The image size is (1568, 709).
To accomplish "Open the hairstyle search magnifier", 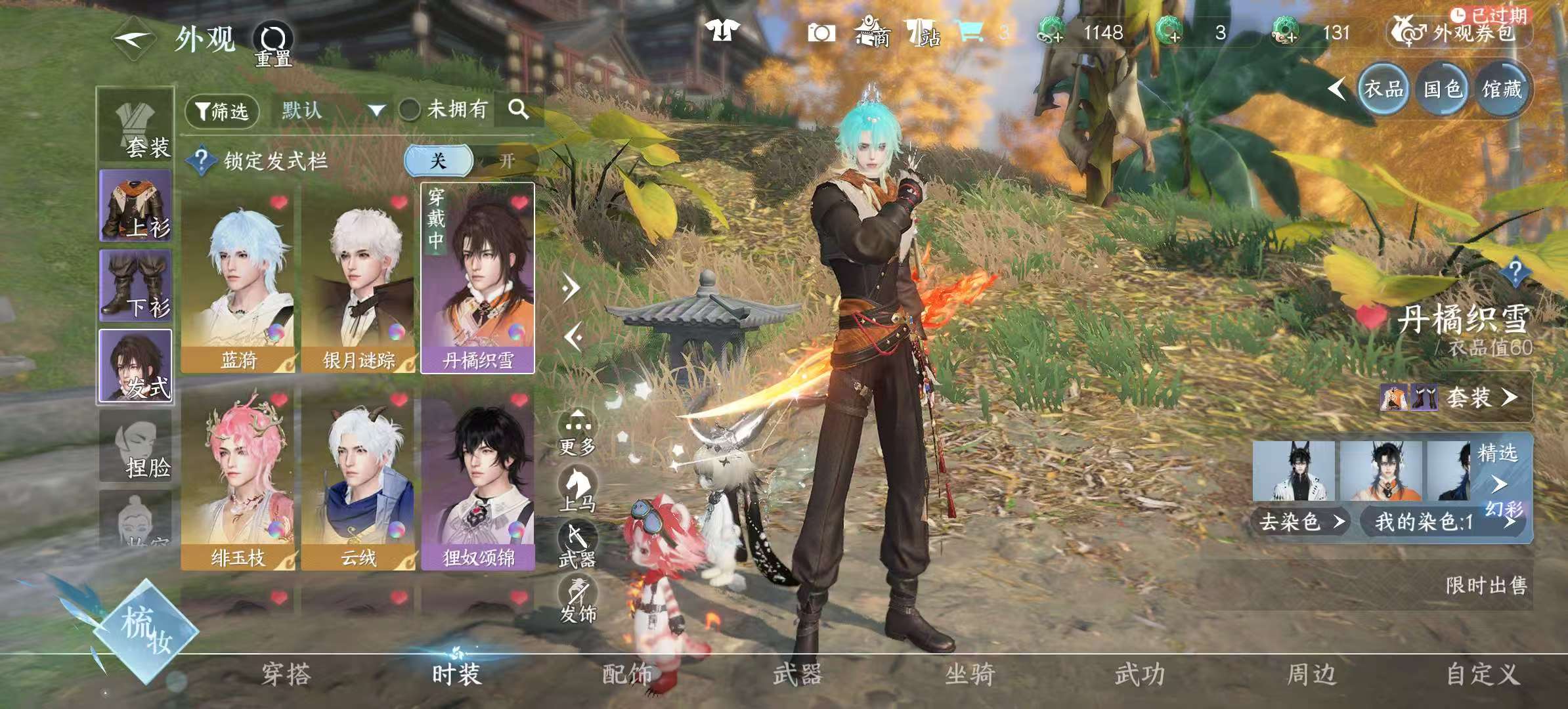I will click(518, 109).
